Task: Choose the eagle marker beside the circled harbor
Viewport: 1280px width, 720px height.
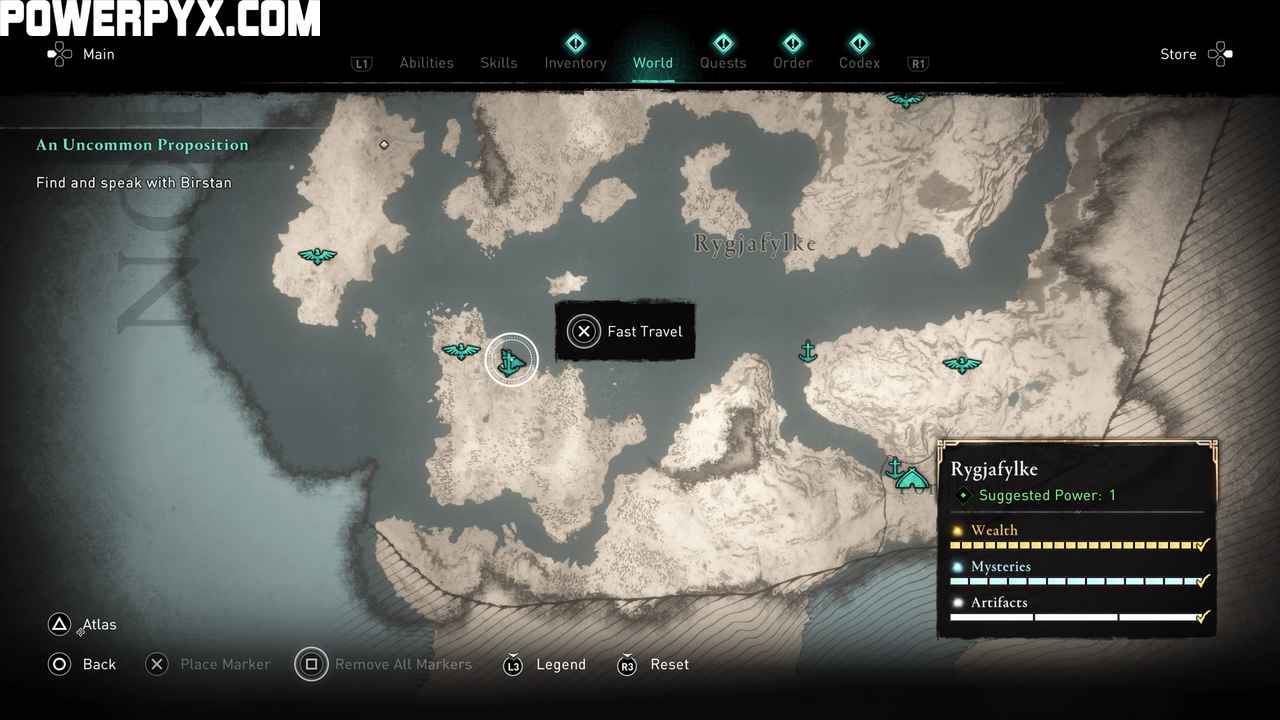Action: pyautogui.click(x=461, y=350)
